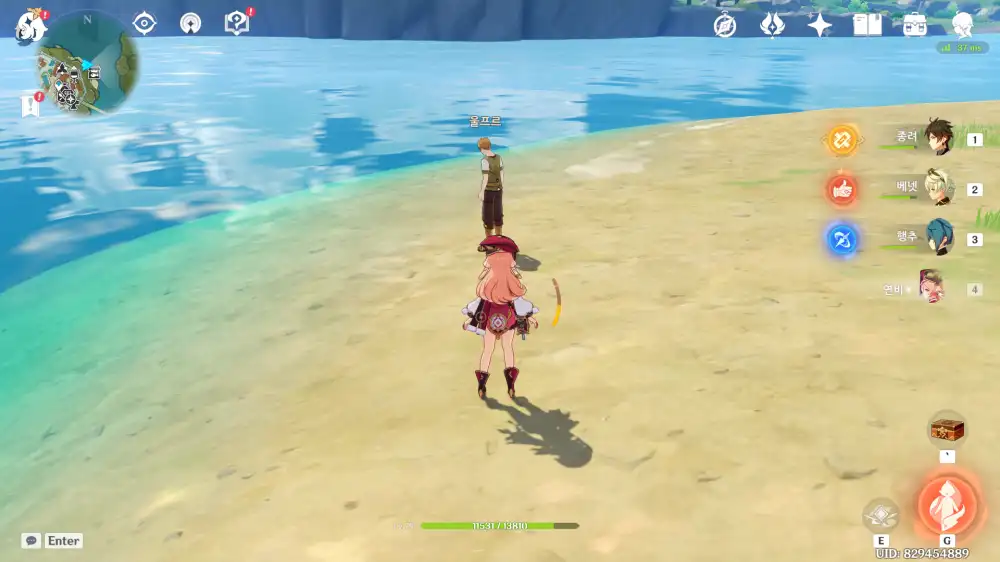Open the Paimon main menu

29,24
